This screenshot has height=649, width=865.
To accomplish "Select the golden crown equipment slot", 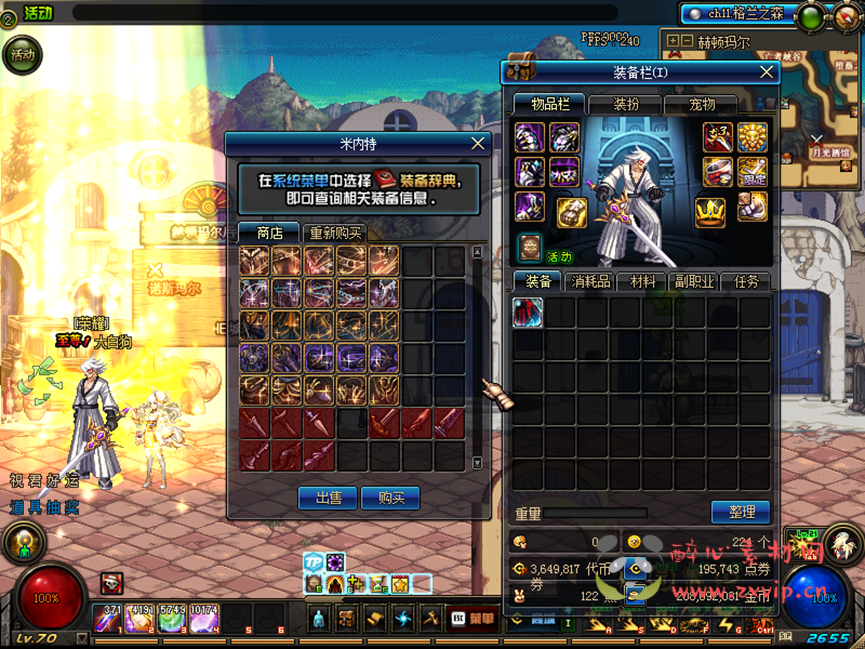I will click(710, 212).
